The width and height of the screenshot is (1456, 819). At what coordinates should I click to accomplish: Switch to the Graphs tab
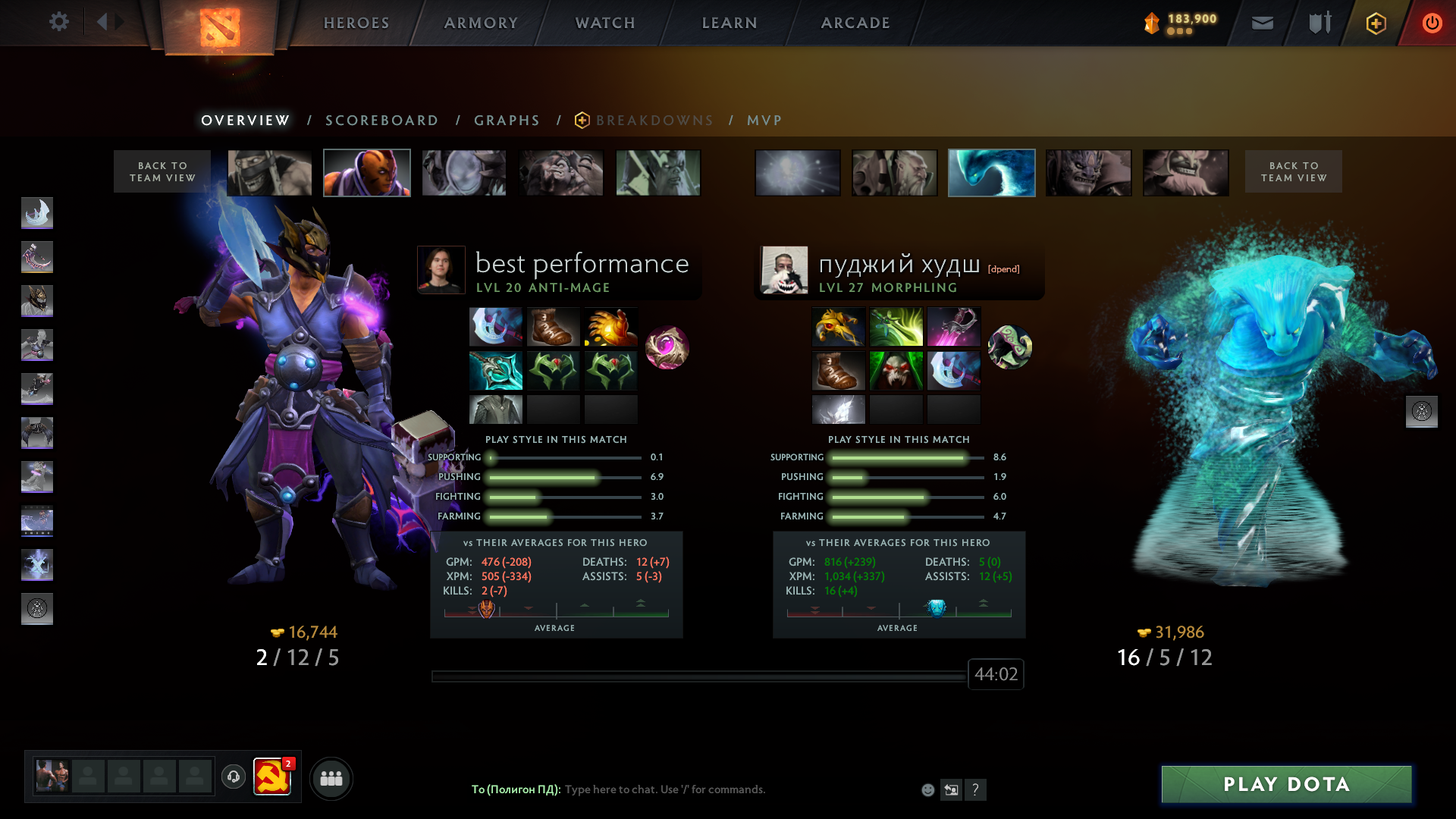[x=507, y=121]
